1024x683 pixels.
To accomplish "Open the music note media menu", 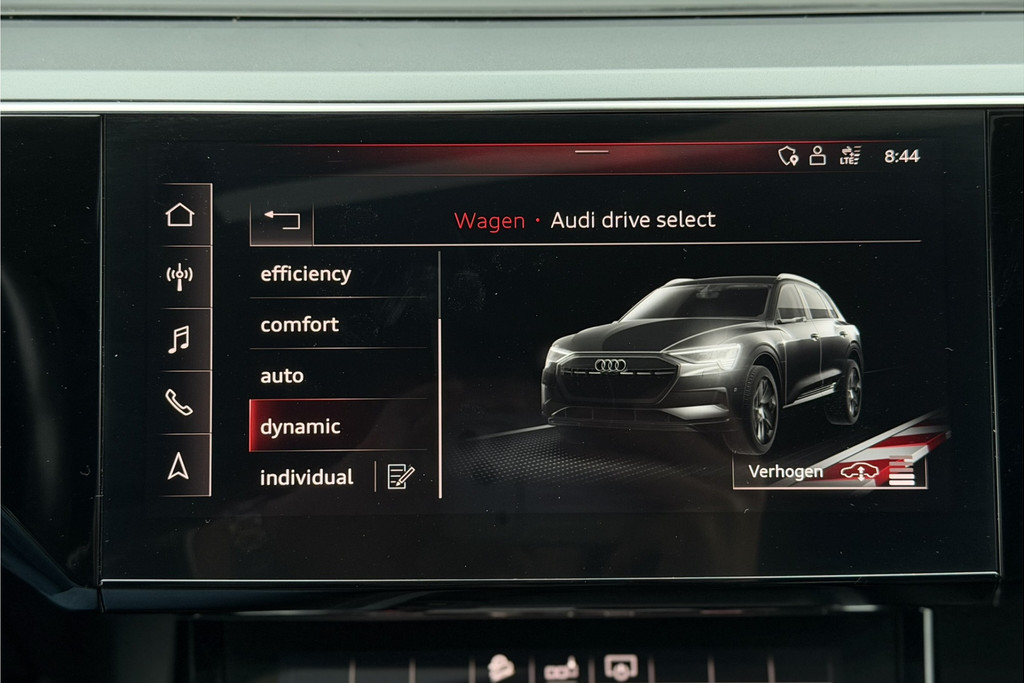I will click(x=179, y=340).
